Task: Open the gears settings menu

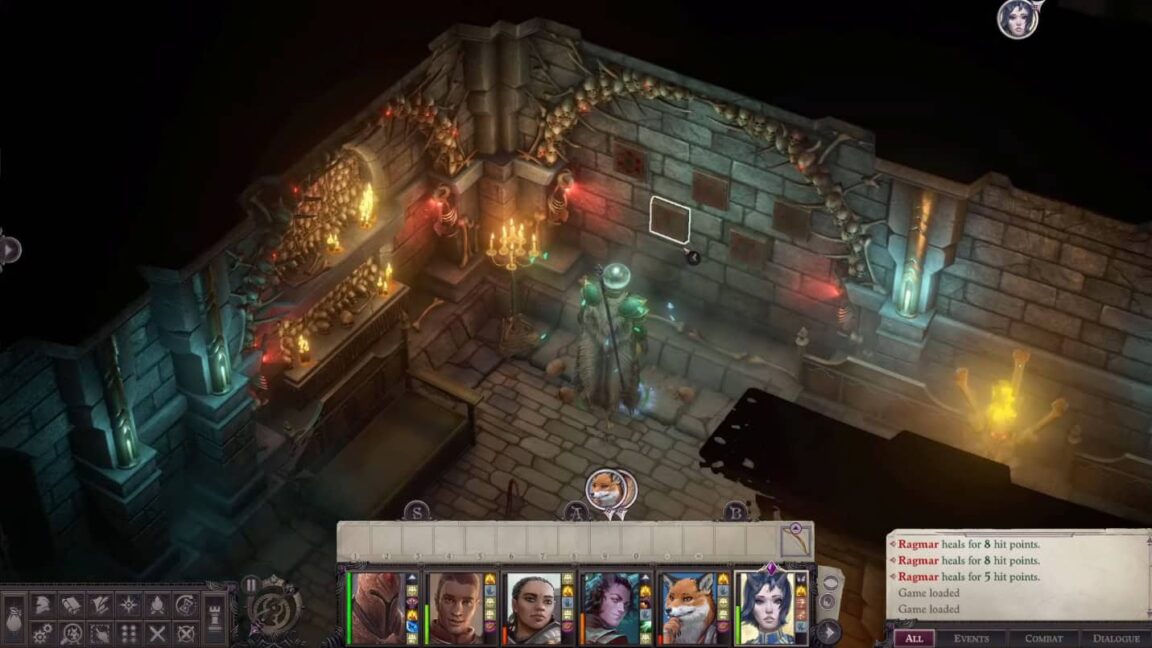Action: coord(42,633)
